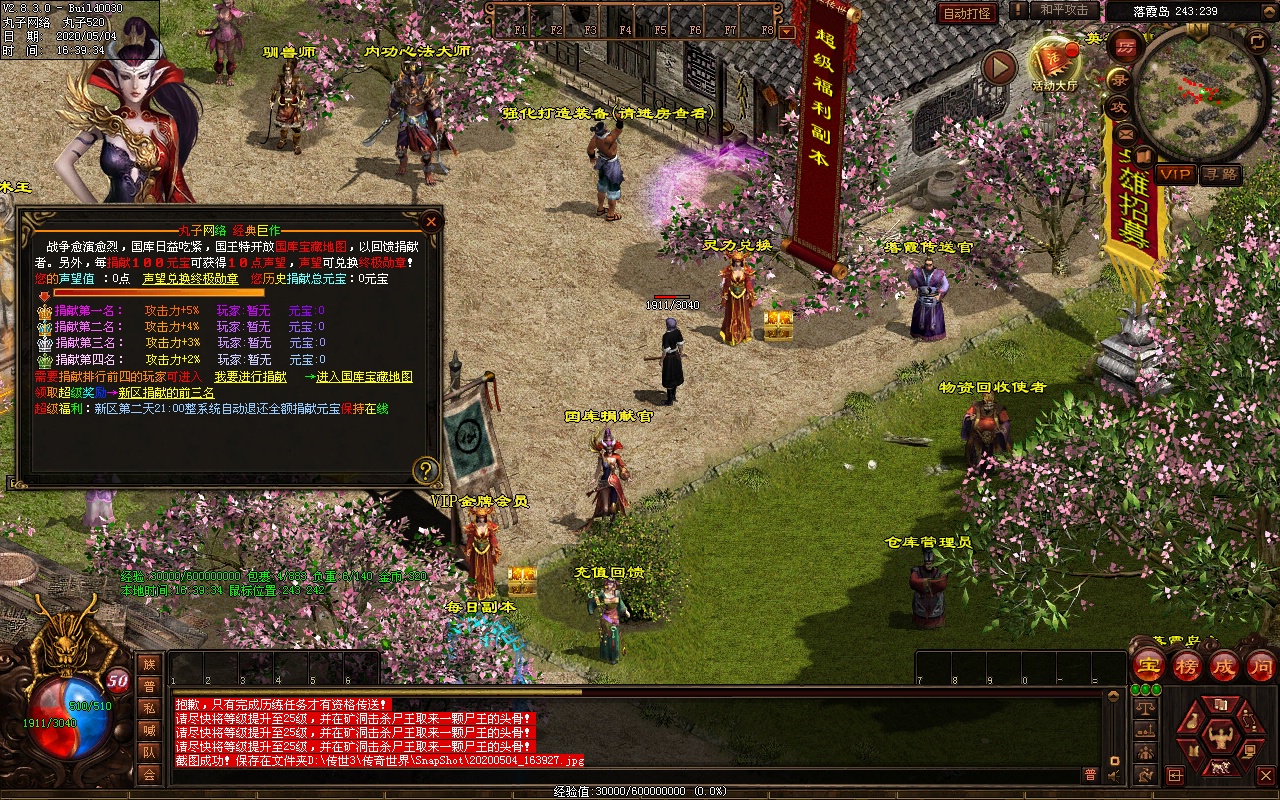The image size is (1280, 800).
Task: Open the character figure in hexagon menu
Action: point(1219,739)
